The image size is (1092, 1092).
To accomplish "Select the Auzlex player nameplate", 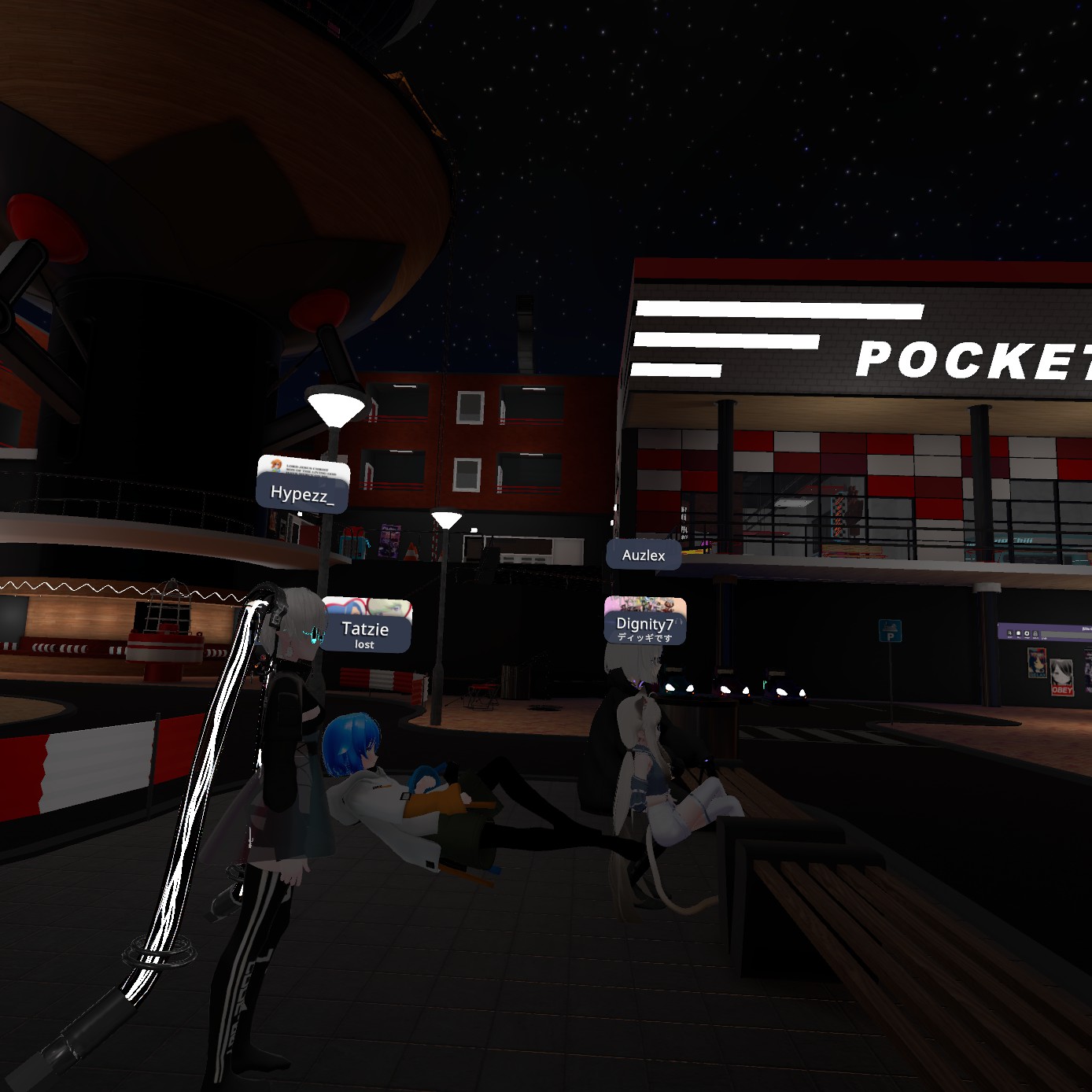I will [x=644, y=555].
